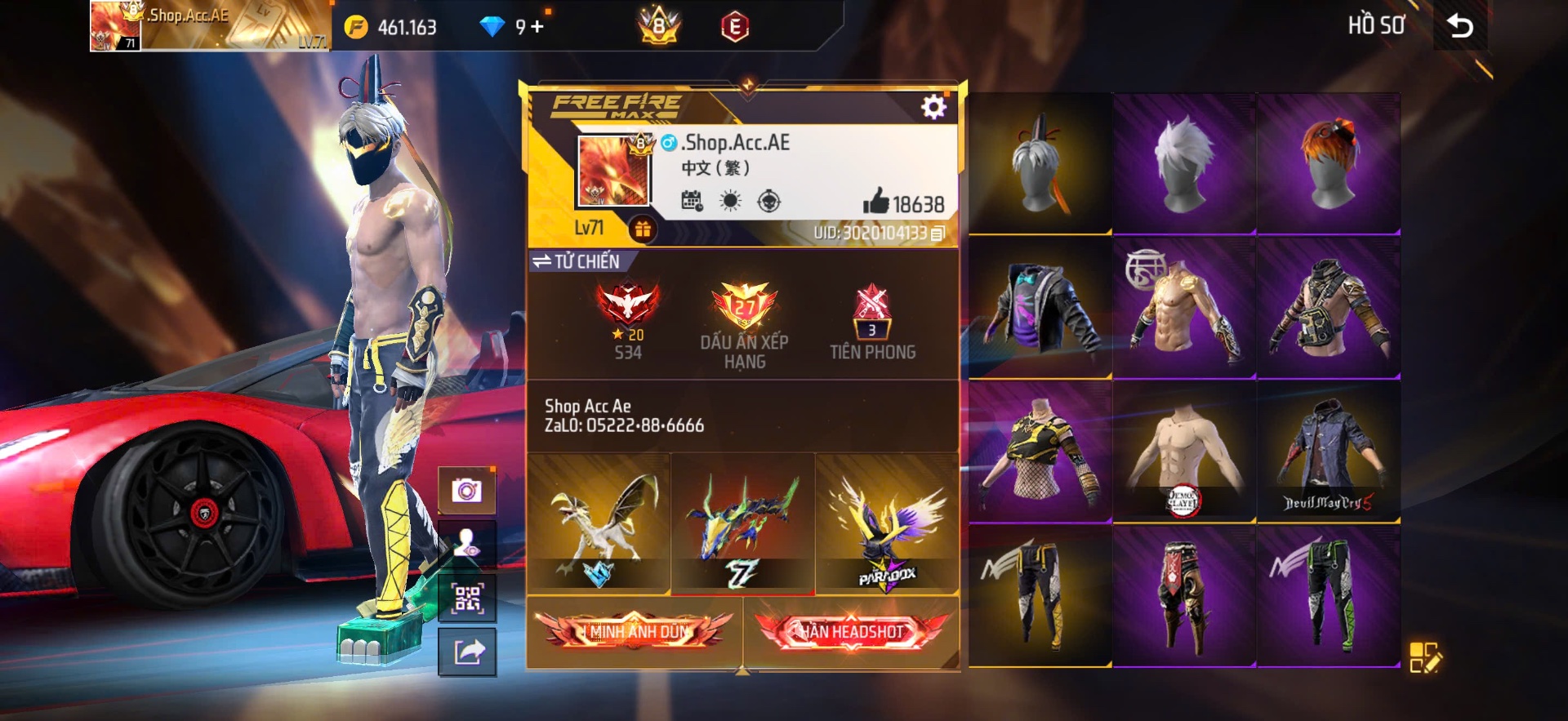The height and width of the screenshot is (721, 1568).
Task: Open the E badge menu in the top bar
Action: coord(734,26)
